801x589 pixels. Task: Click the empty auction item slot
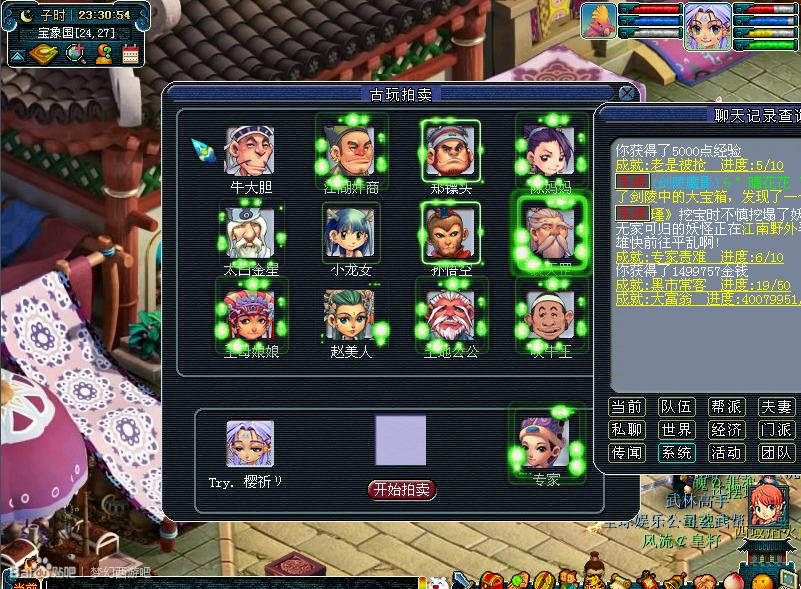point(400,440)
